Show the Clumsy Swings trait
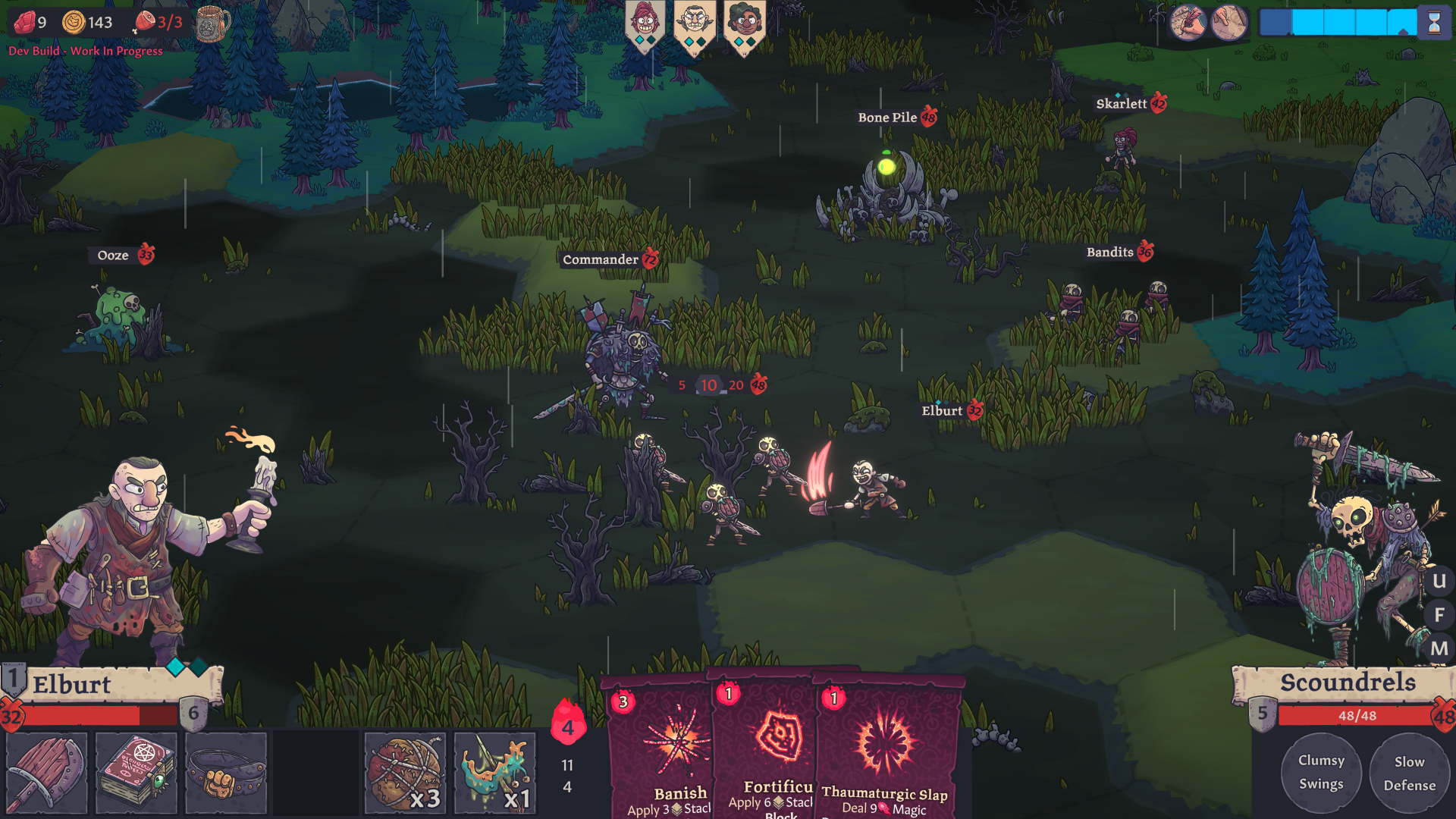 (x=1321, y=772)
